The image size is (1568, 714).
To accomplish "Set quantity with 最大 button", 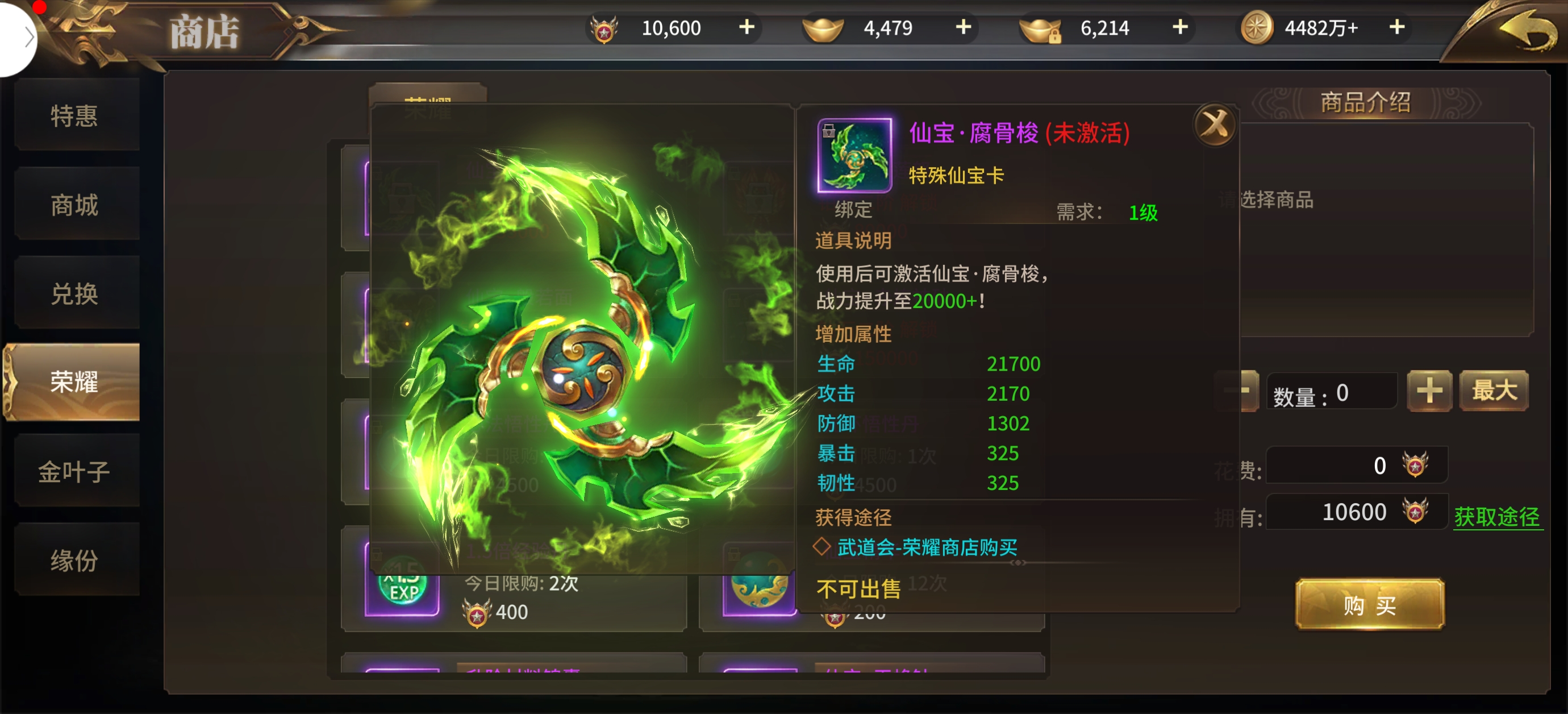I will (1494, 391).
